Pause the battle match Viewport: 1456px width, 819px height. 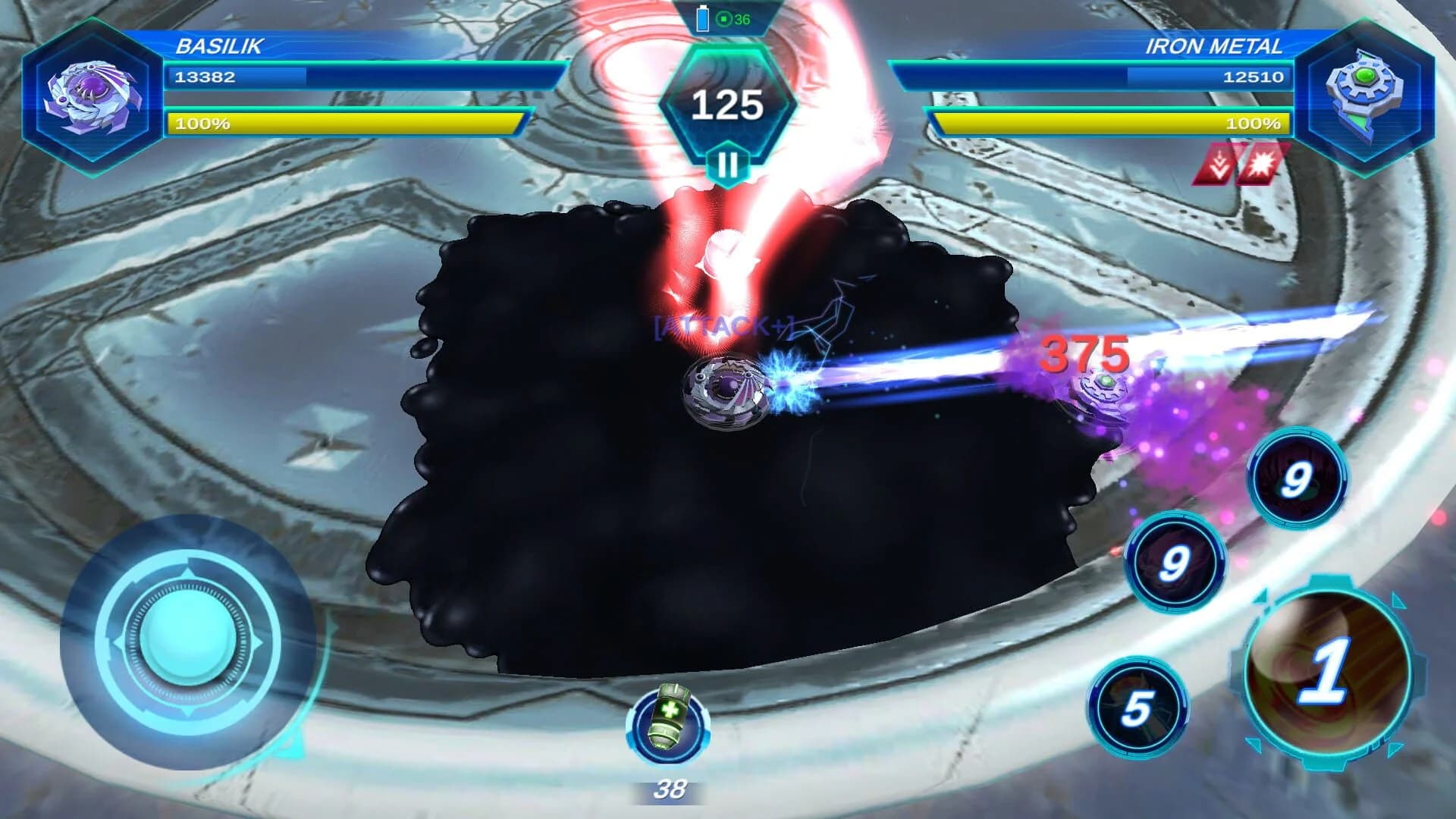(728, 162)
